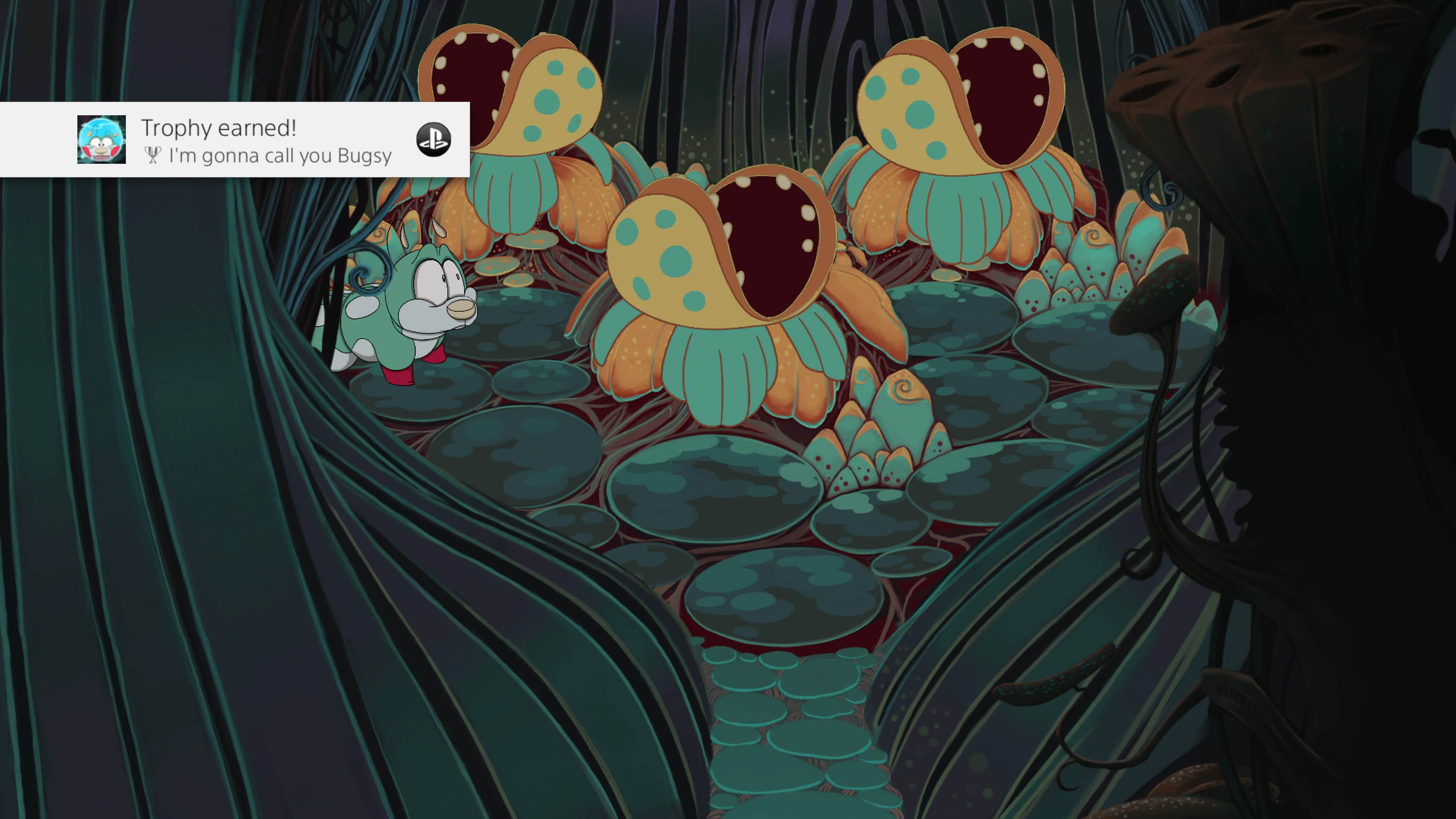This screenshot has width=1456, height=819.
Task: Click the Bugsy trophy thumbnail image
Action: [102, 140]
